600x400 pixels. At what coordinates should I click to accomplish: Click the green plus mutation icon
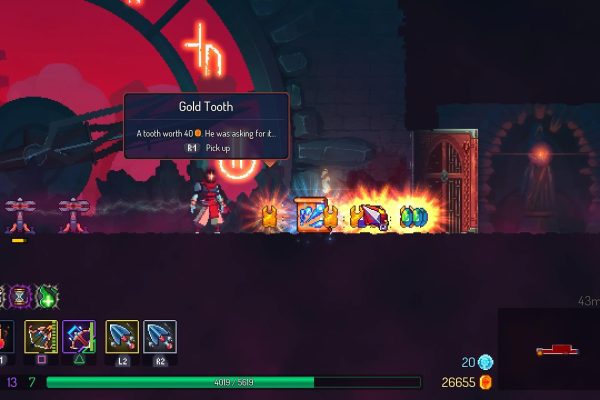(47, 296)
